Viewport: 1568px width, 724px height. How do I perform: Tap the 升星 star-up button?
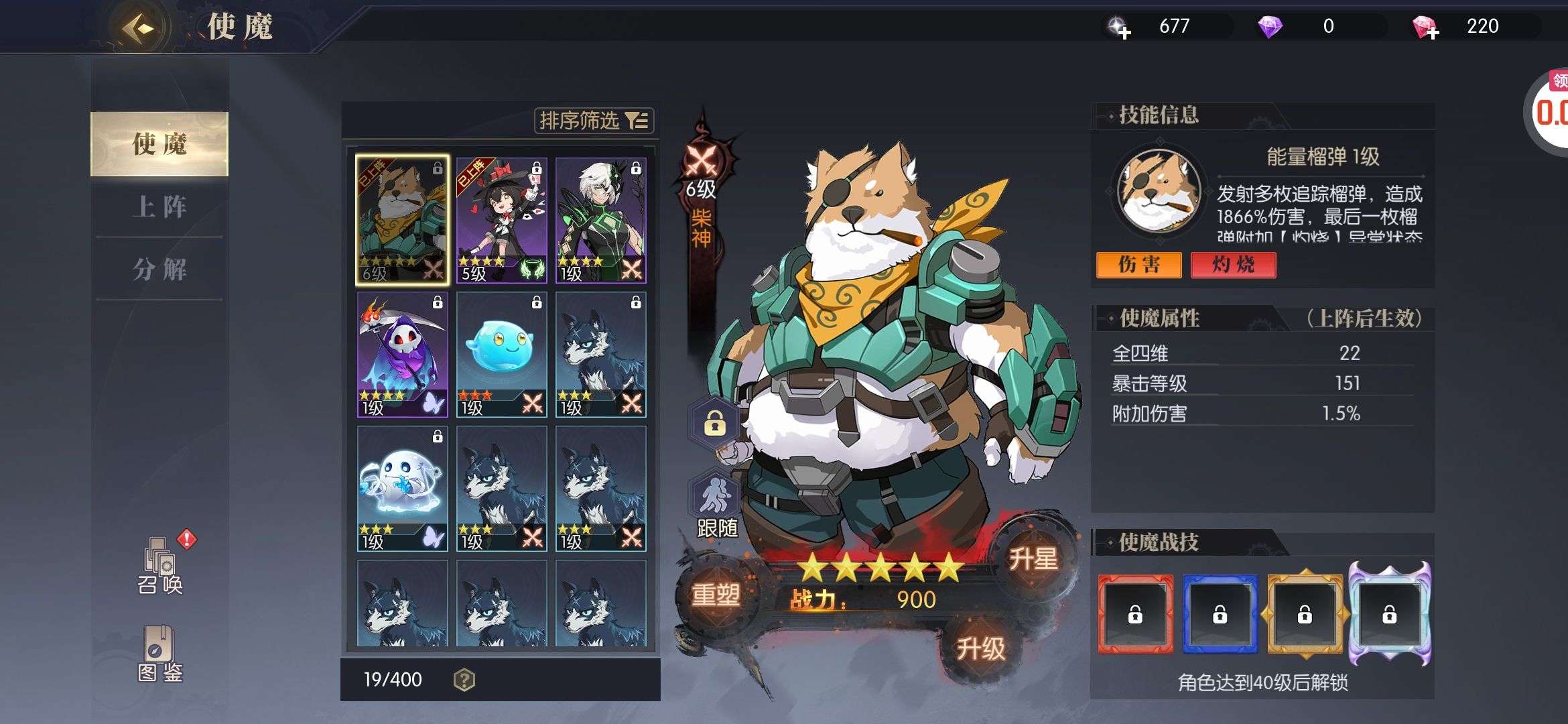(x=1033, y=558)
